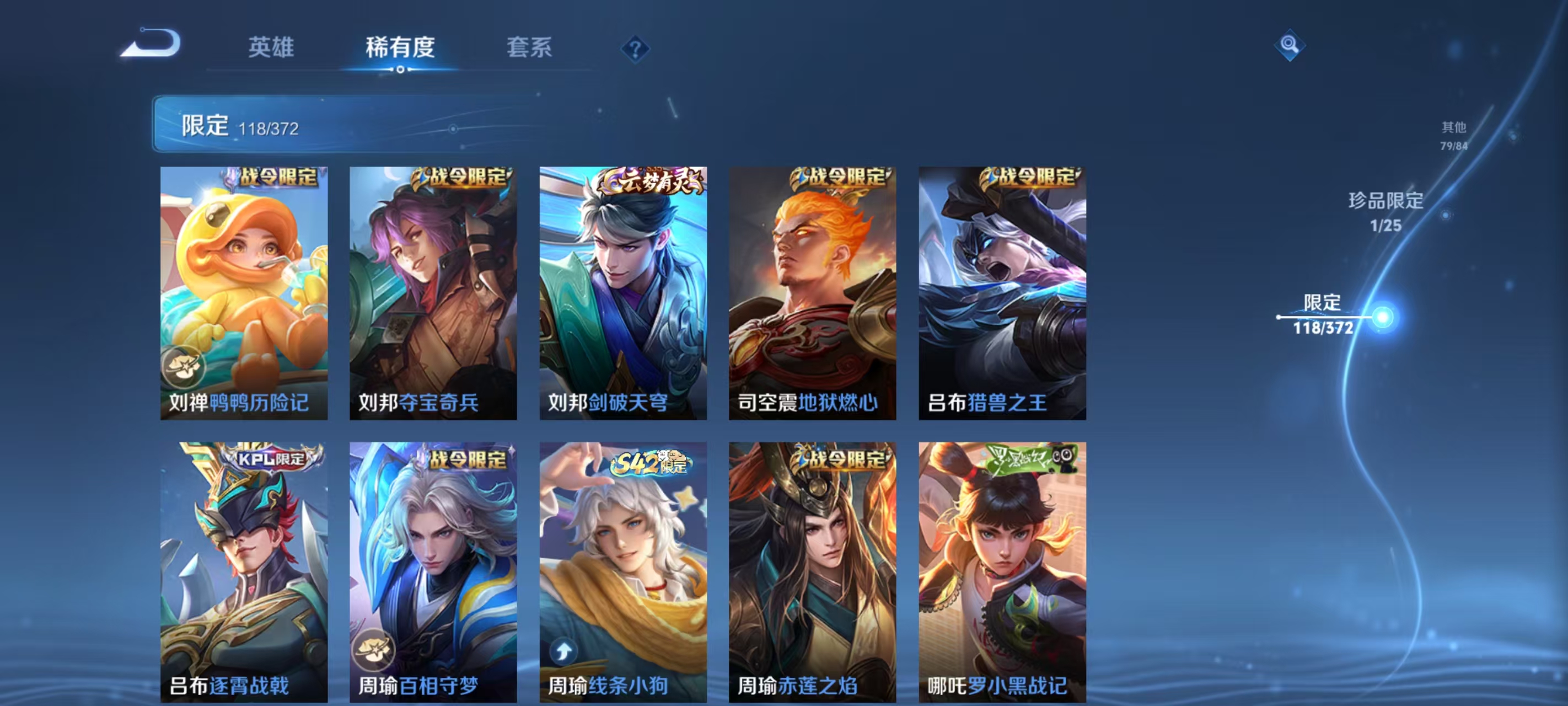Switch to the 英雄 tab
Image resolution: width=1568 pixels, height=706 pixels.
(272, 49)
